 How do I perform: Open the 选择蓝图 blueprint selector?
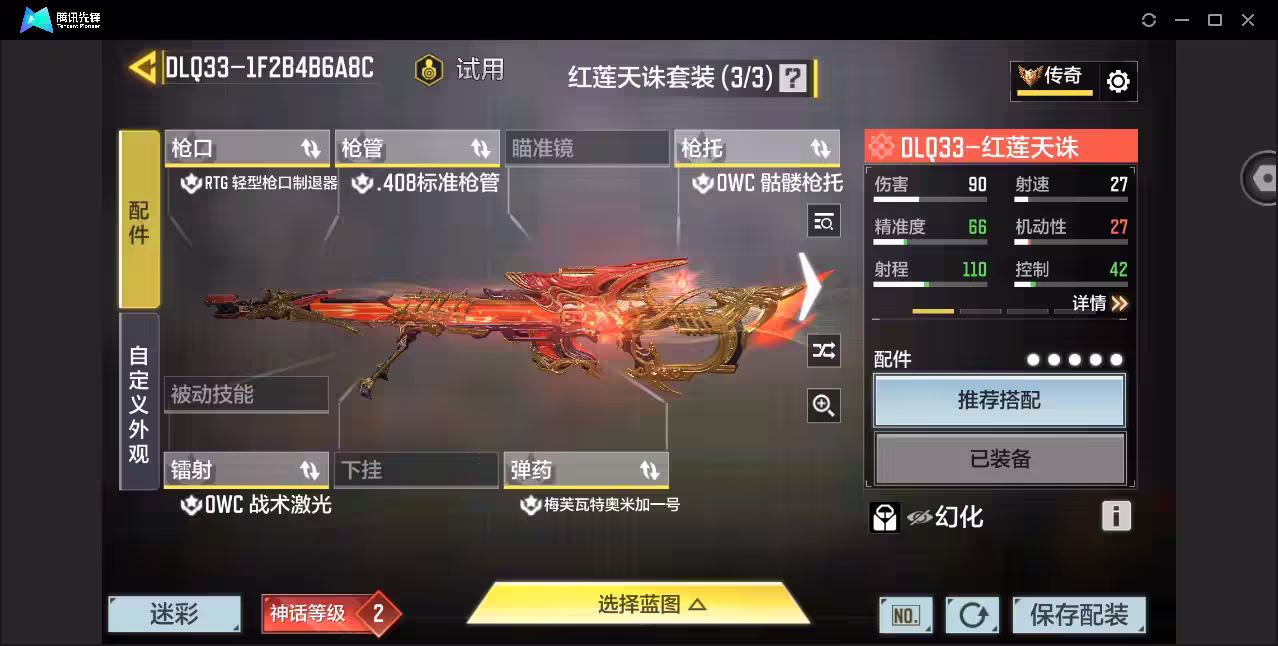638,604
